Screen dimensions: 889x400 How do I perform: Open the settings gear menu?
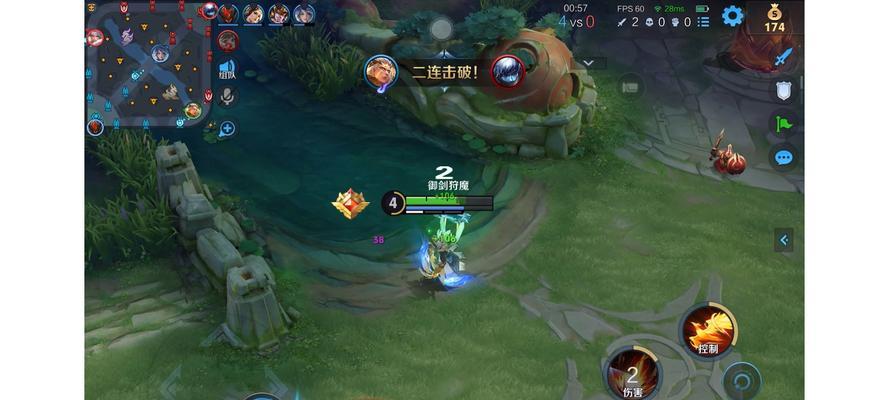pos(733,16)
